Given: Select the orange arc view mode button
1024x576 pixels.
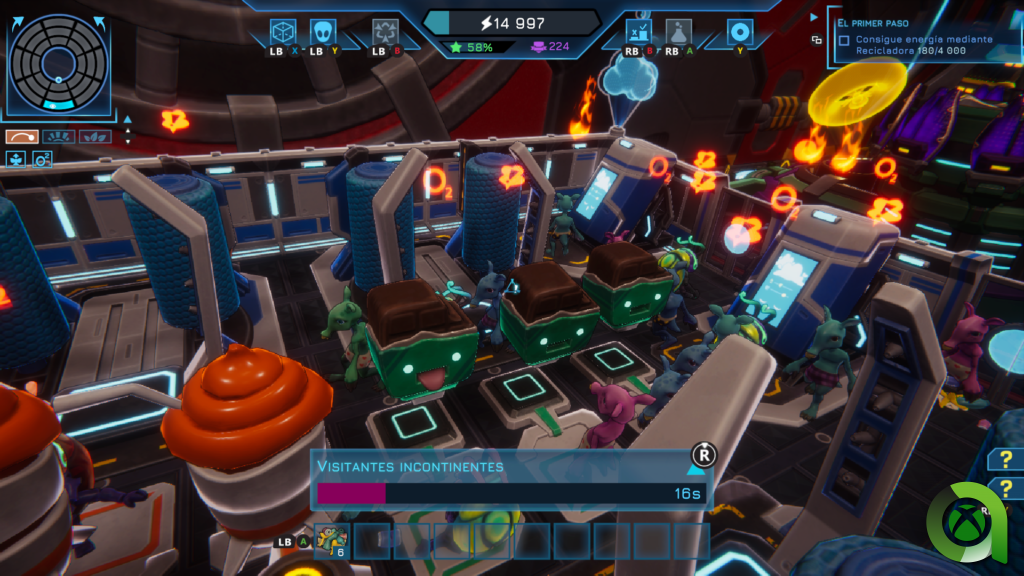Looking at the screenshot, I should point(20,136).
